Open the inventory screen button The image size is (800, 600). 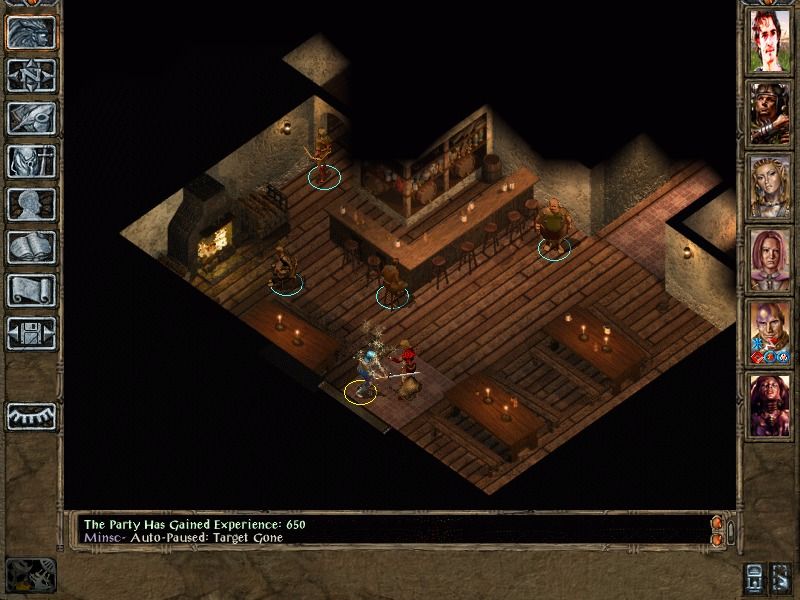[29, 161]
